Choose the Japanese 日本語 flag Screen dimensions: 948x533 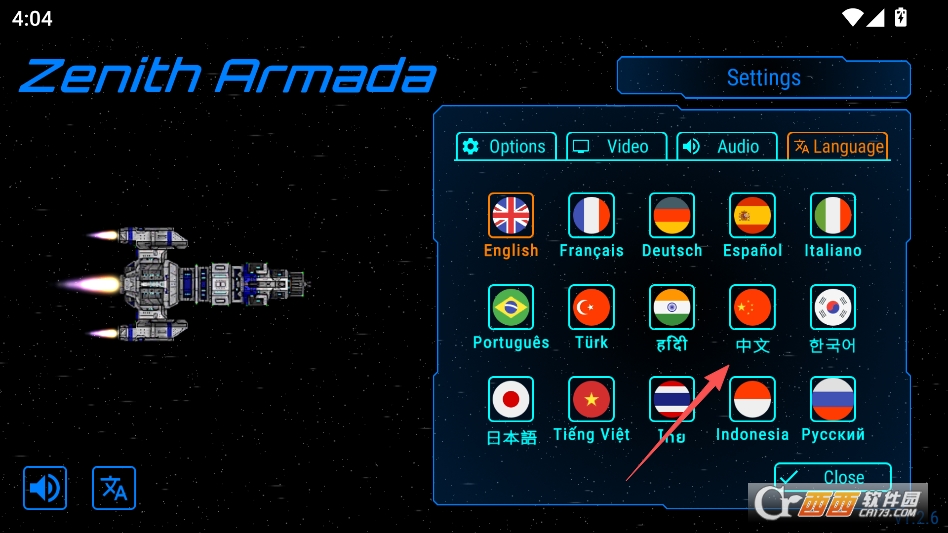pos(511,399)
